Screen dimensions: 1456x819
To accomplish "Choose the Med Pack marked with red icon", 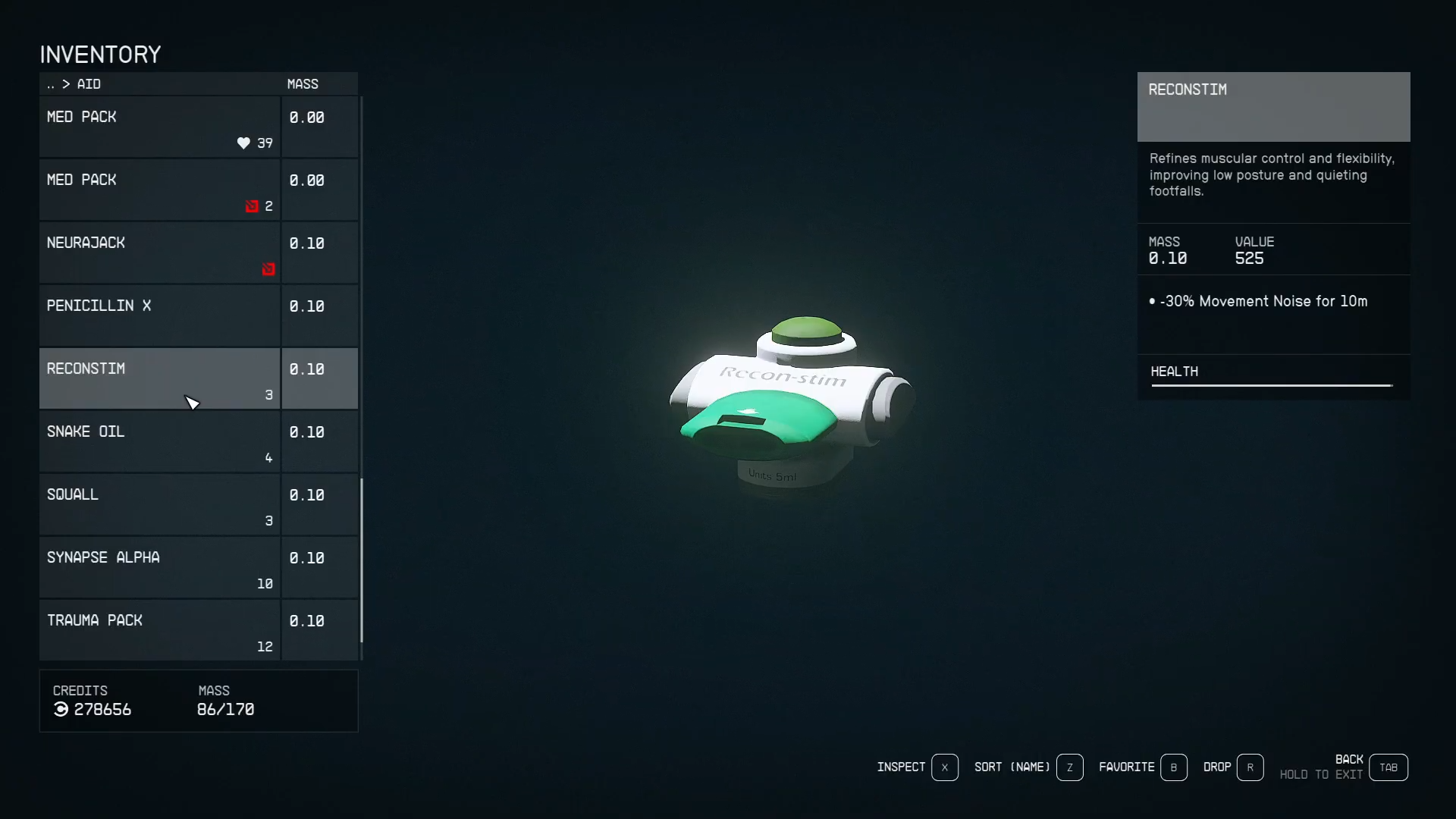I will click(159, 190).
